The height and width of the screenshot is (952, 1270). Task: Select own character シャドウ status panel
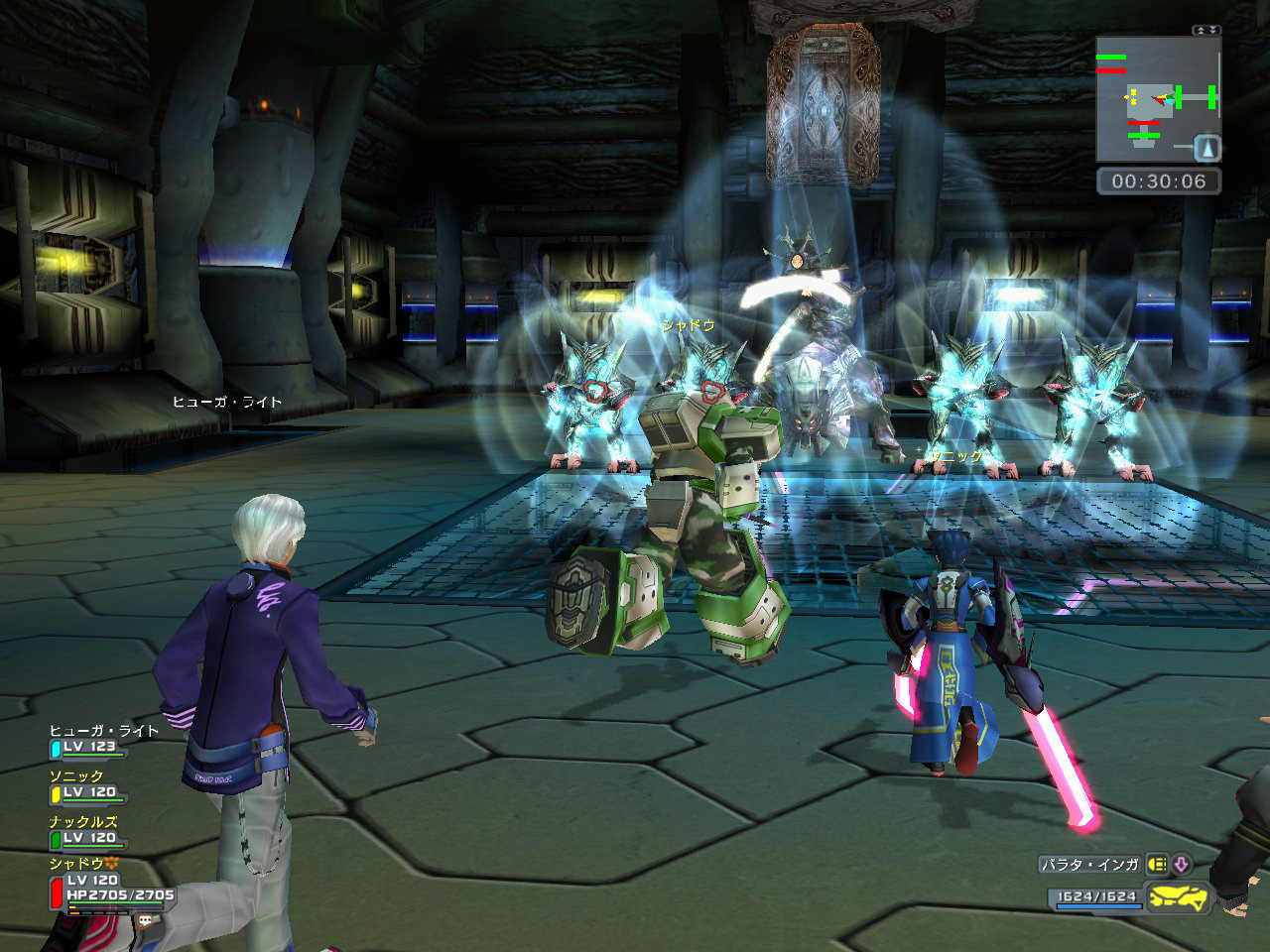click(x=109, y=882)
